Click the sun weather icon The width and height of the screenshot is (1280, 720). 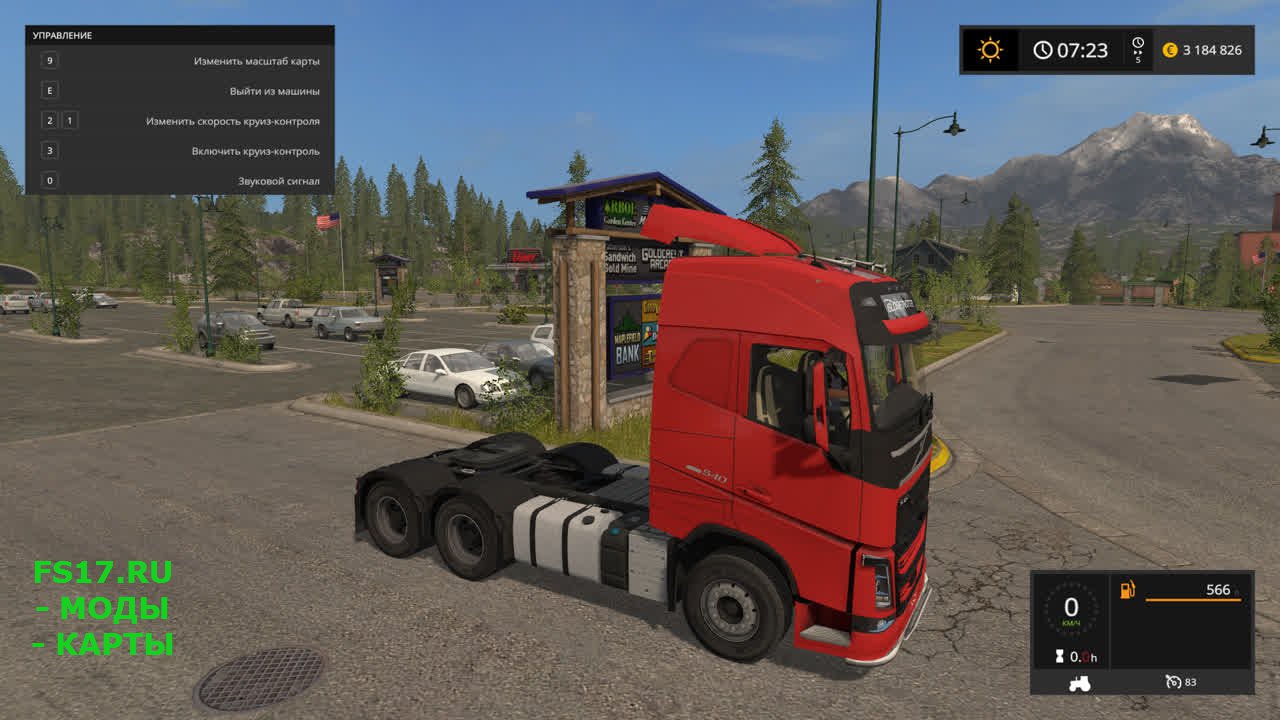990,50
